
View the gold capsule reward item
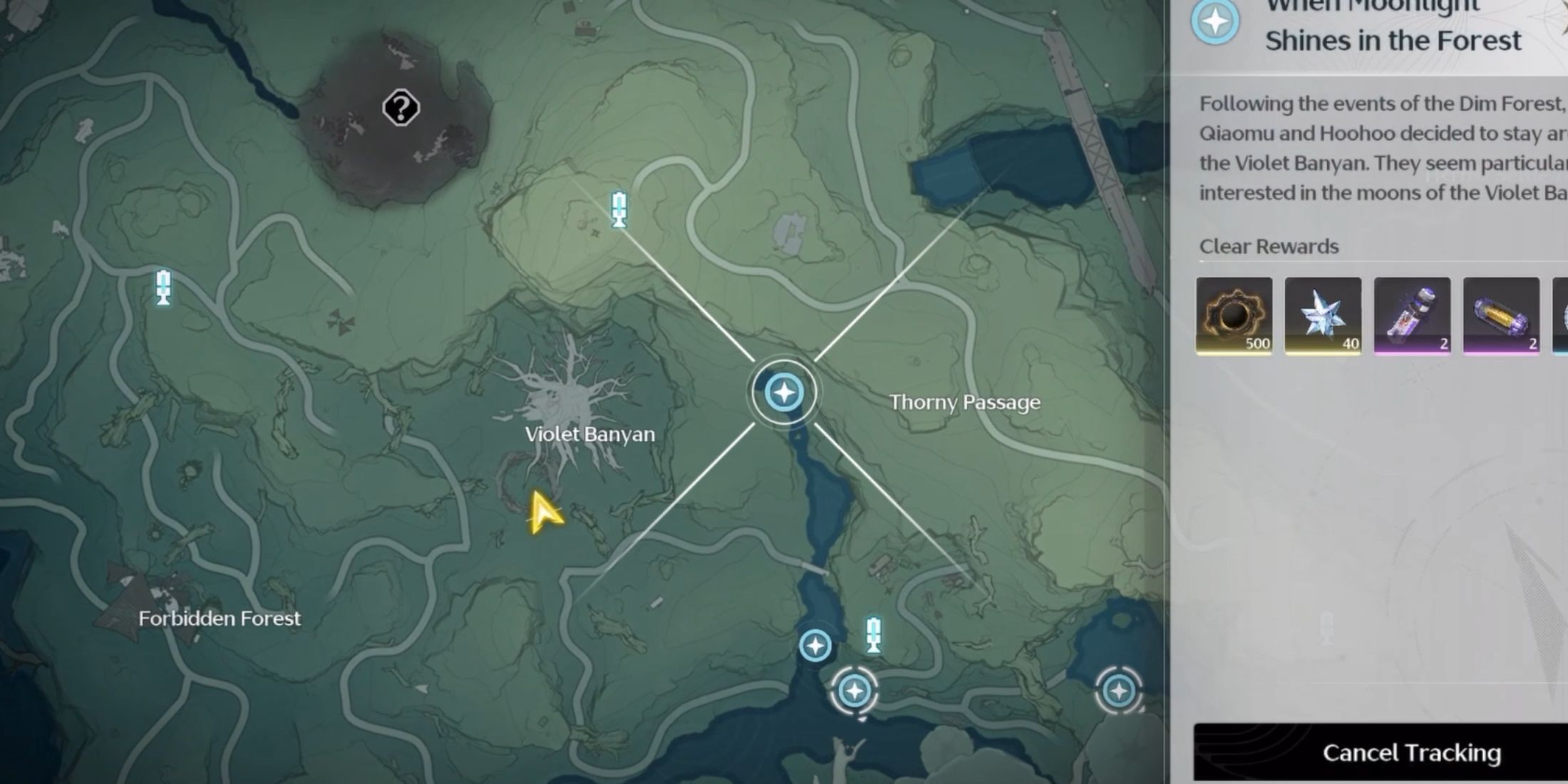click(x=1501, y=316)
